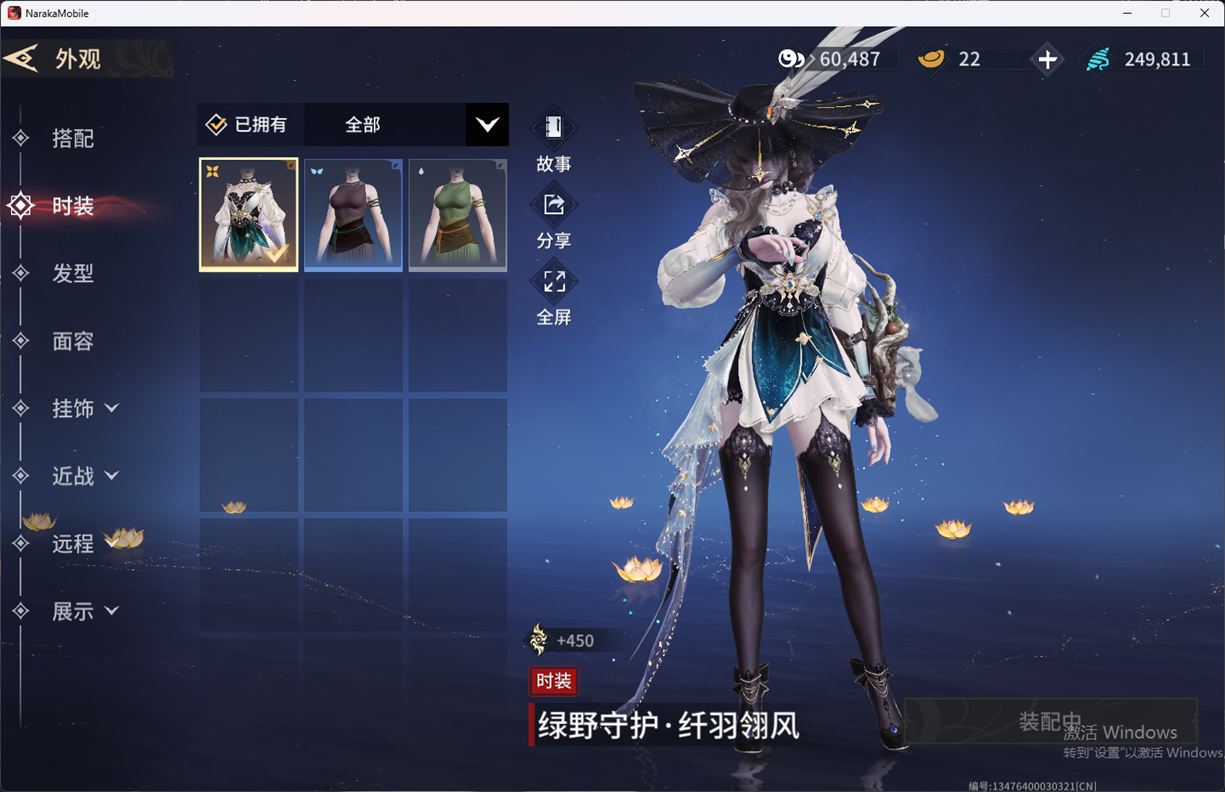Viewport: 1225px width, 792px height.
Task: Expand the 近战 melee weapon category
Action: pyautogui.click(x=84, y=476)
